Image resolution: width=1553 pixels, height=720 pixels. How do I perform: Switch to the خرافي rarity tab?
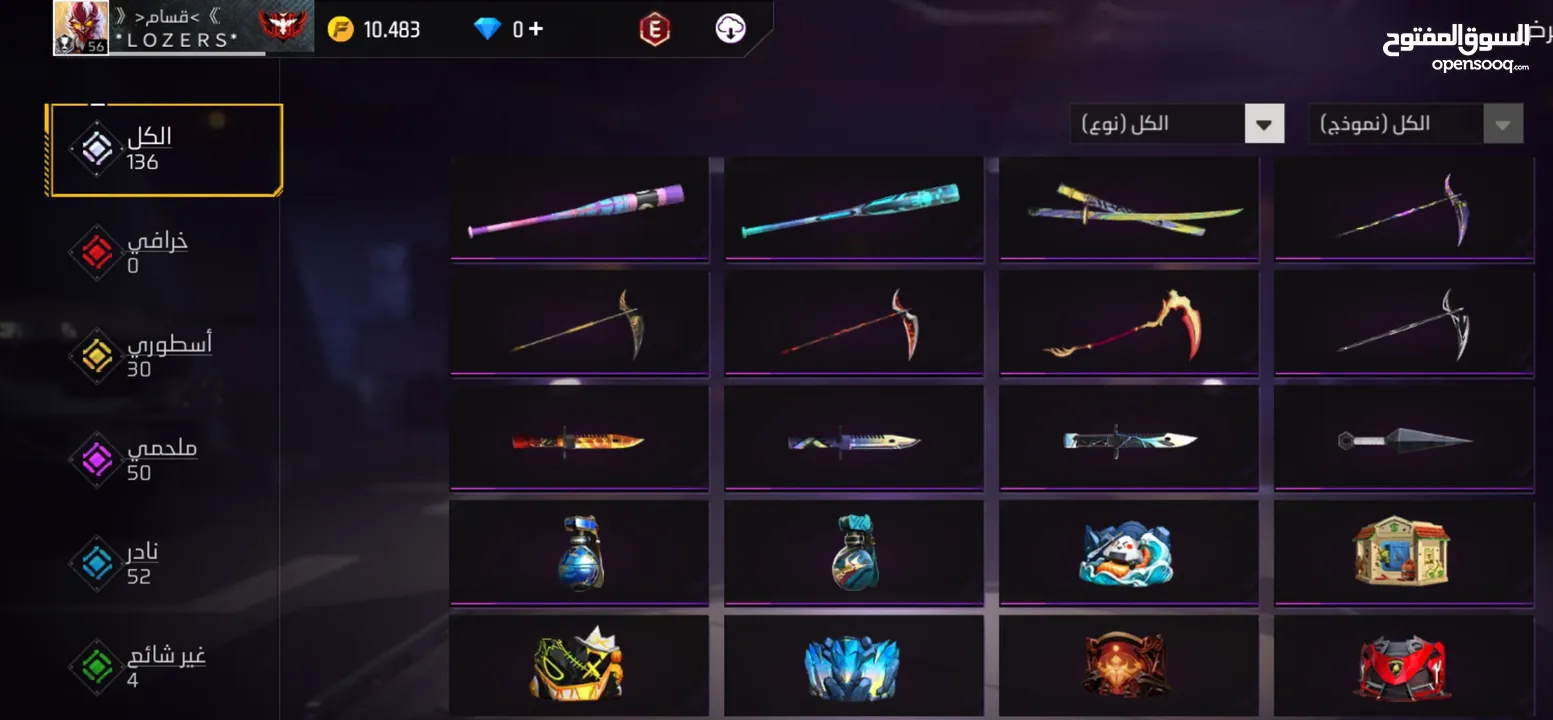click(140, 253)
